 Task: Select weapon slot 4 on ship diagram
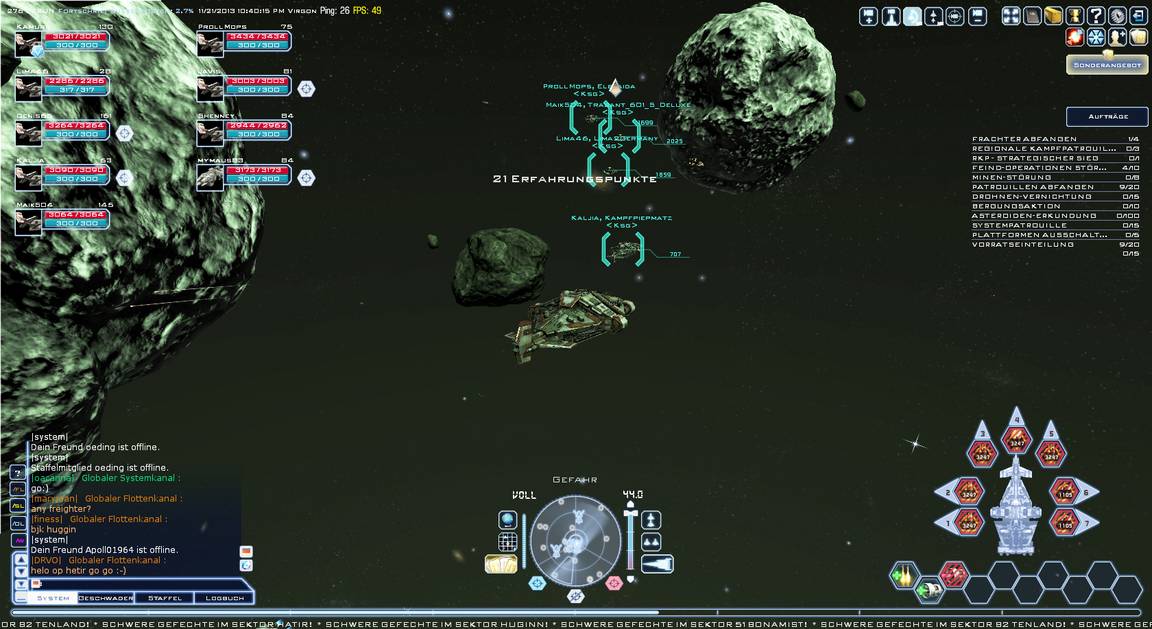(x=1017, y=435)
